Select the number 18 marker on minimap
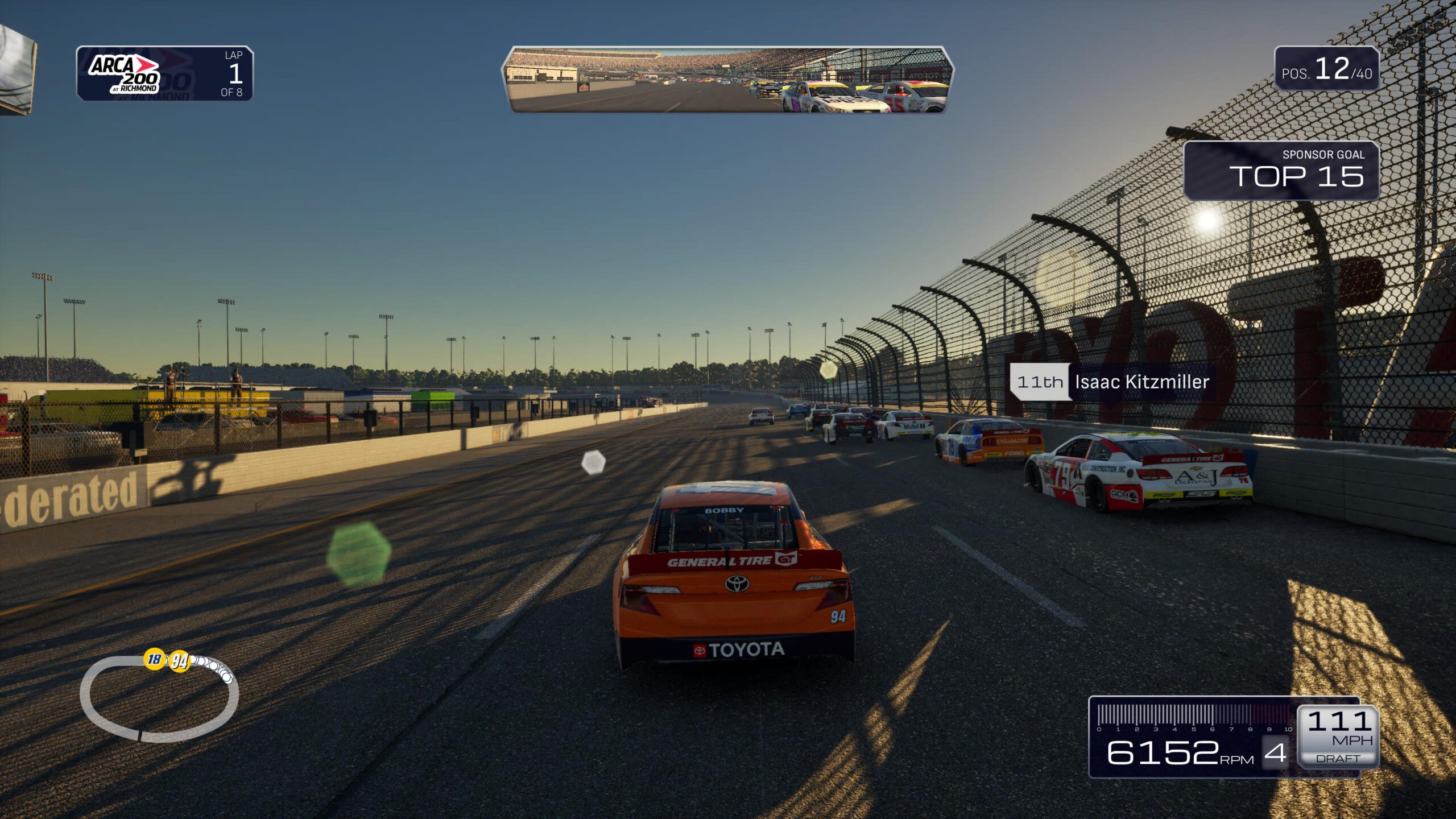Image resolution: width=1456 pixels, height=819 pixels. pyautogui.click(x=154, y=659)
